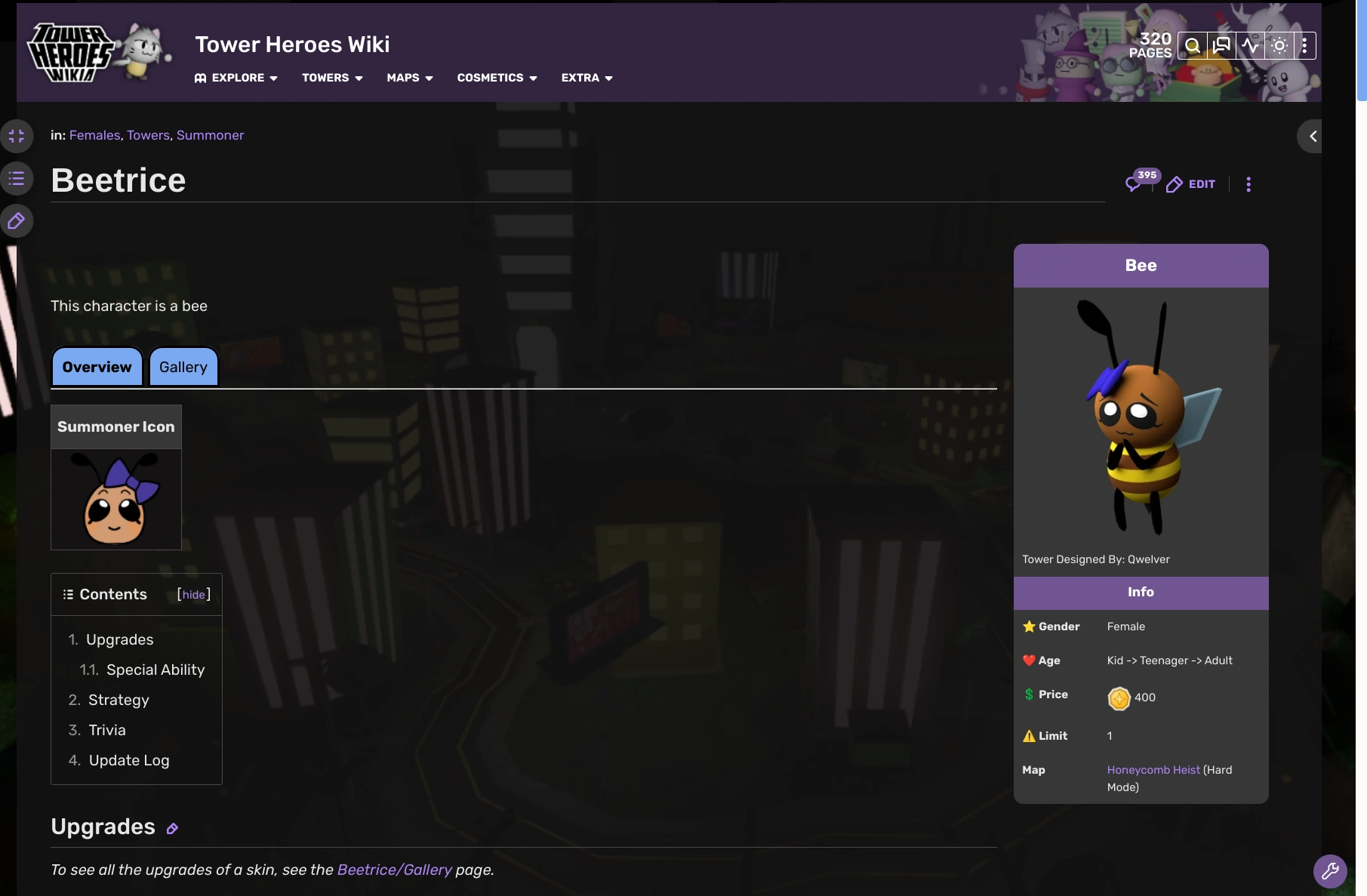This screenshot has width=1367, height=896.
Task: Collapse the right rail with the chevron
Action: [1312, 136]
